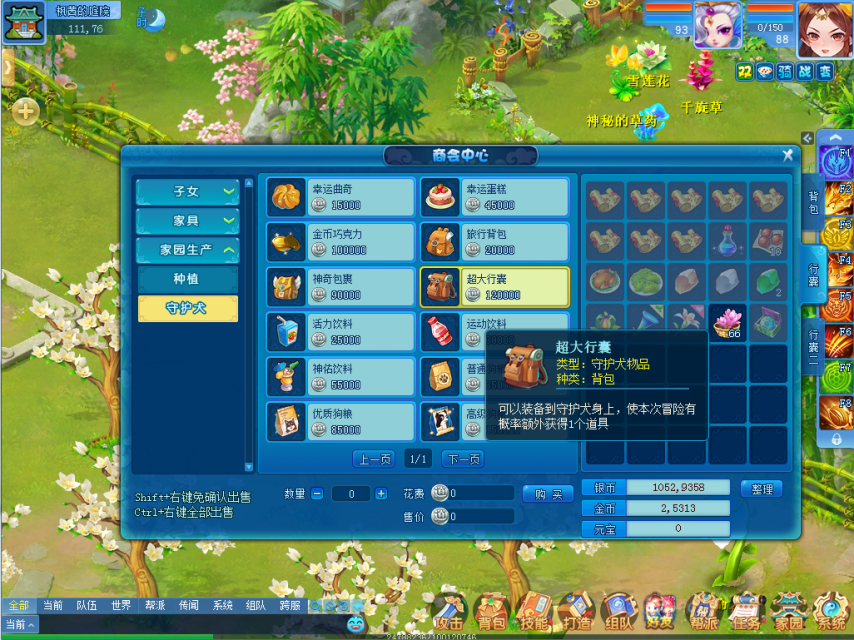Increase the purchase quantity with plus
This screenshot has height=640, width=854.
(380, 494)
